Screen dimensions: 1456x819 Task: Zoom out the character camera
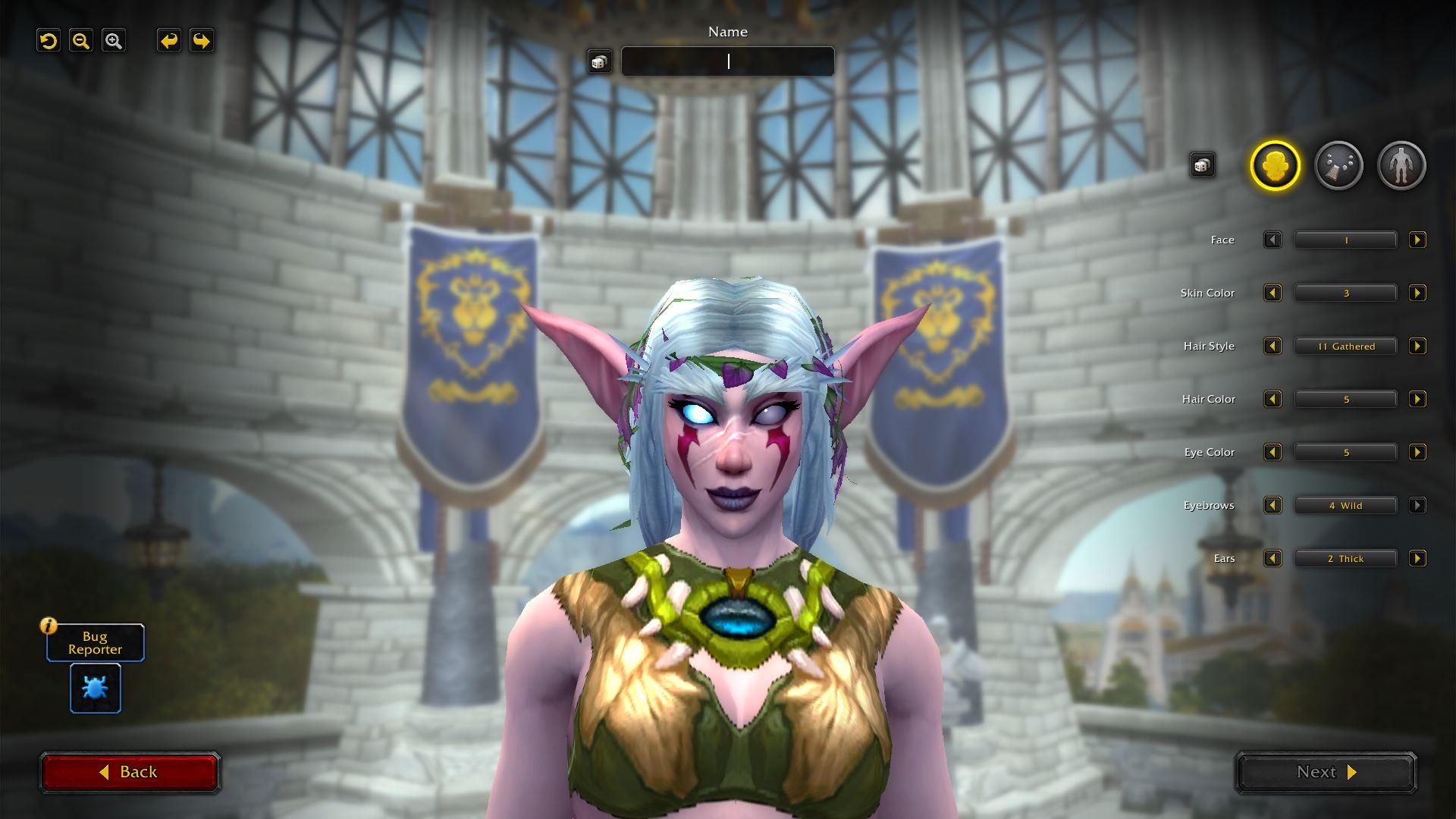(81, 41)
